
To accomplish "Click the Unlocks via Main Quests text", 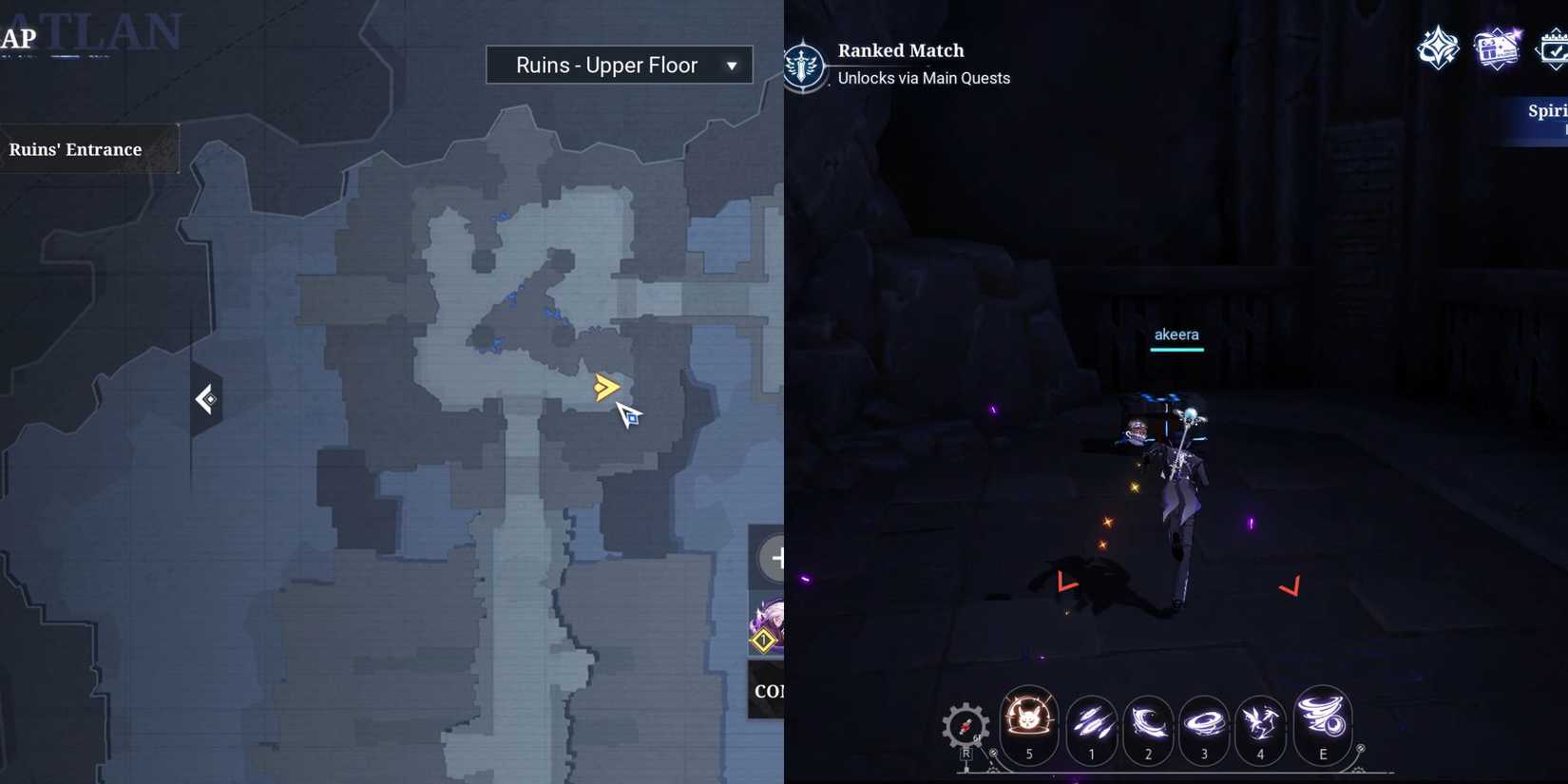I will (x=923, y=78).
